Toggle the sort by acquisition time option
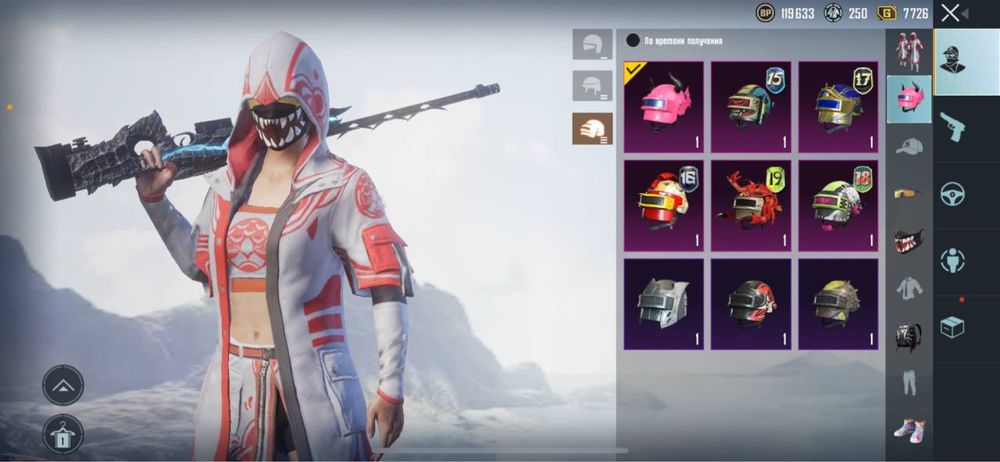The image size is (1000, 462). click(633, 41)
